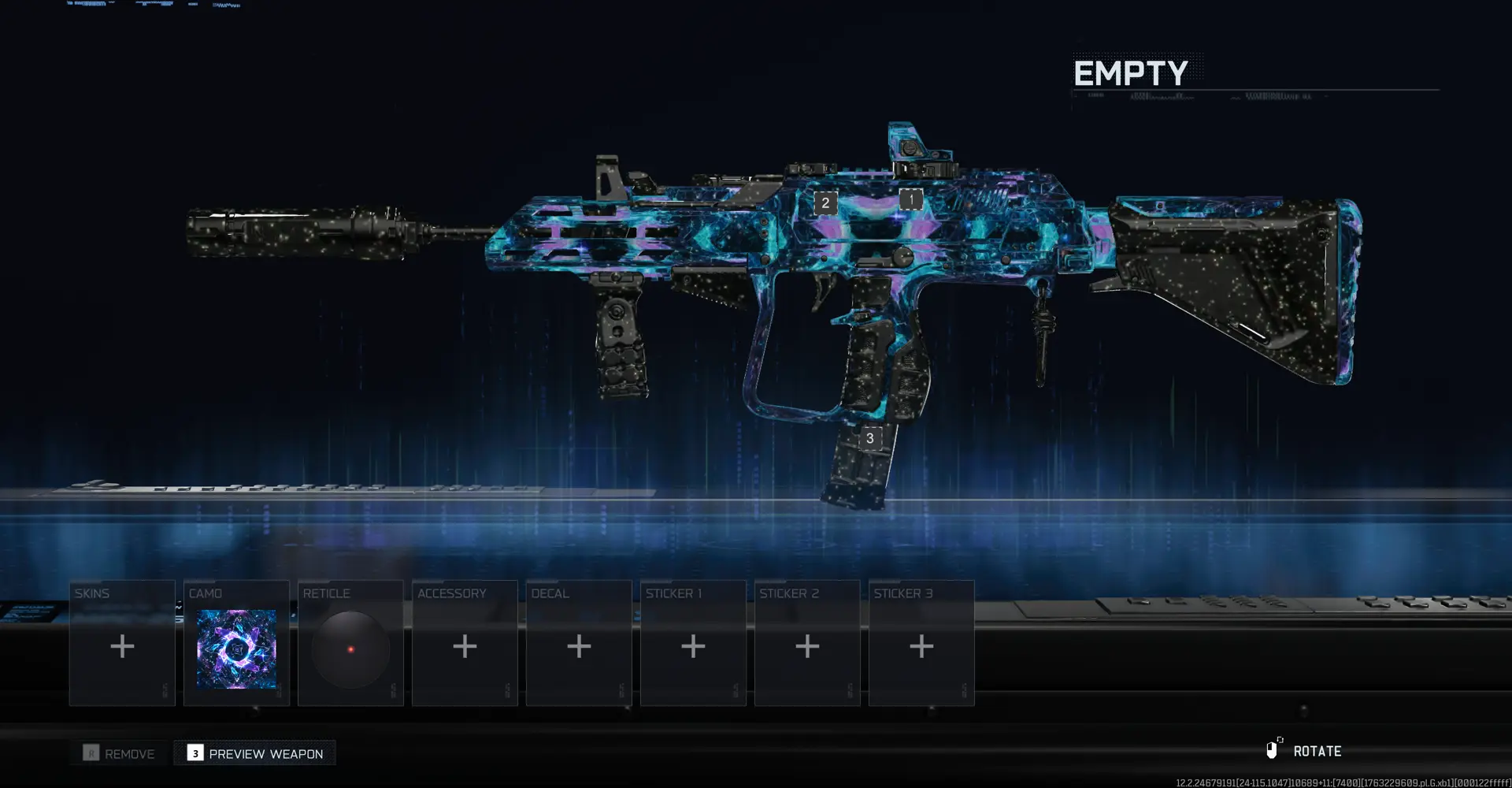Click the mouse ROTATE icon
Screen dimensions: 1512x788
point(1274,749)
